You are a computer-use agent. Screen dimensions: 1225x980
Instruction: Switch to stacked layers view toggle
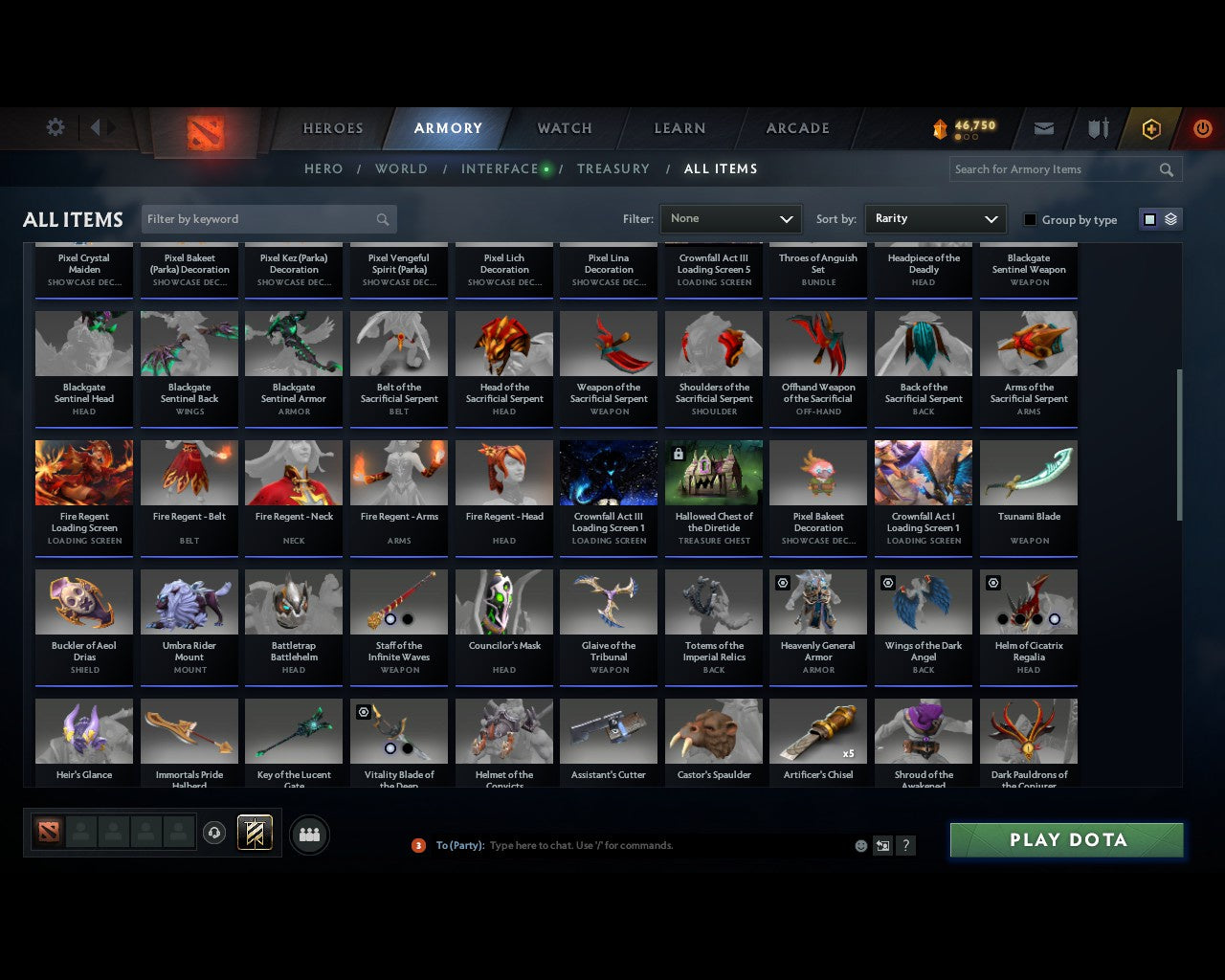tap(1169, 218)
